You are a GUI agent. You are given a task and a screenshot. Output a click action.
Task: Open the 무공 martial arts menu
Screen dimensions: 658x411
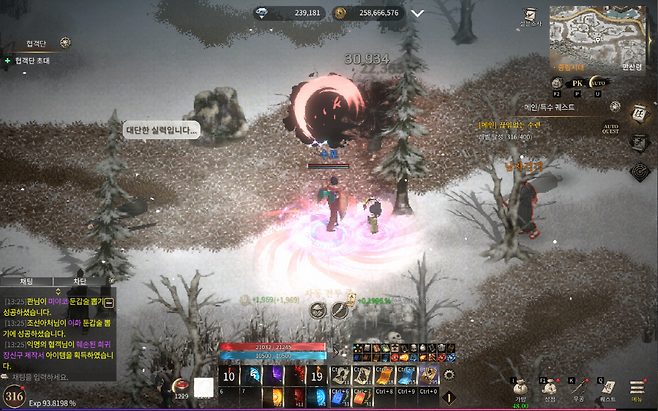578,389
